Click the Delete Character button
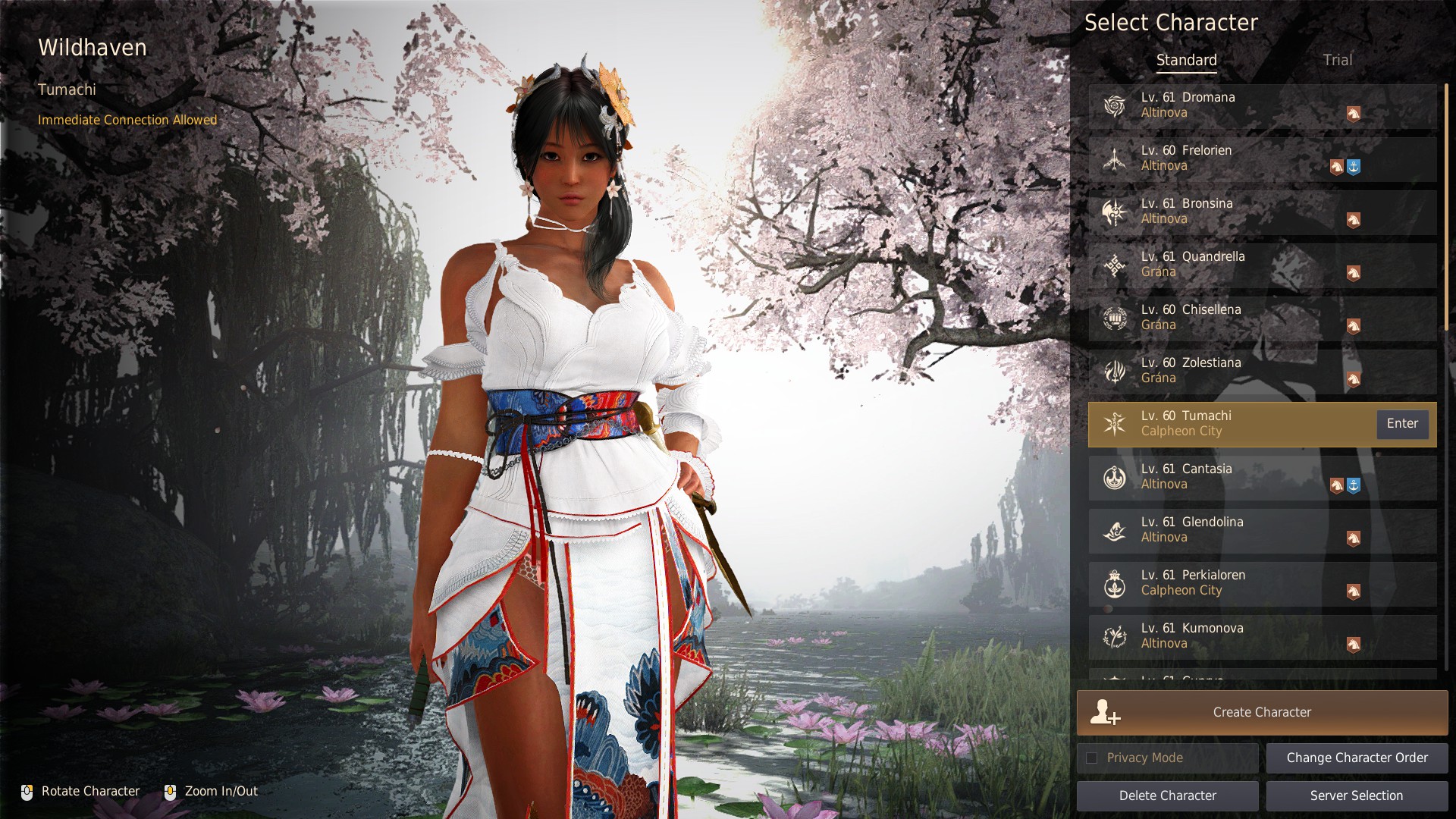This screenshot has width=1456, height=819. pyautogui.click(x=1167, y=795)
